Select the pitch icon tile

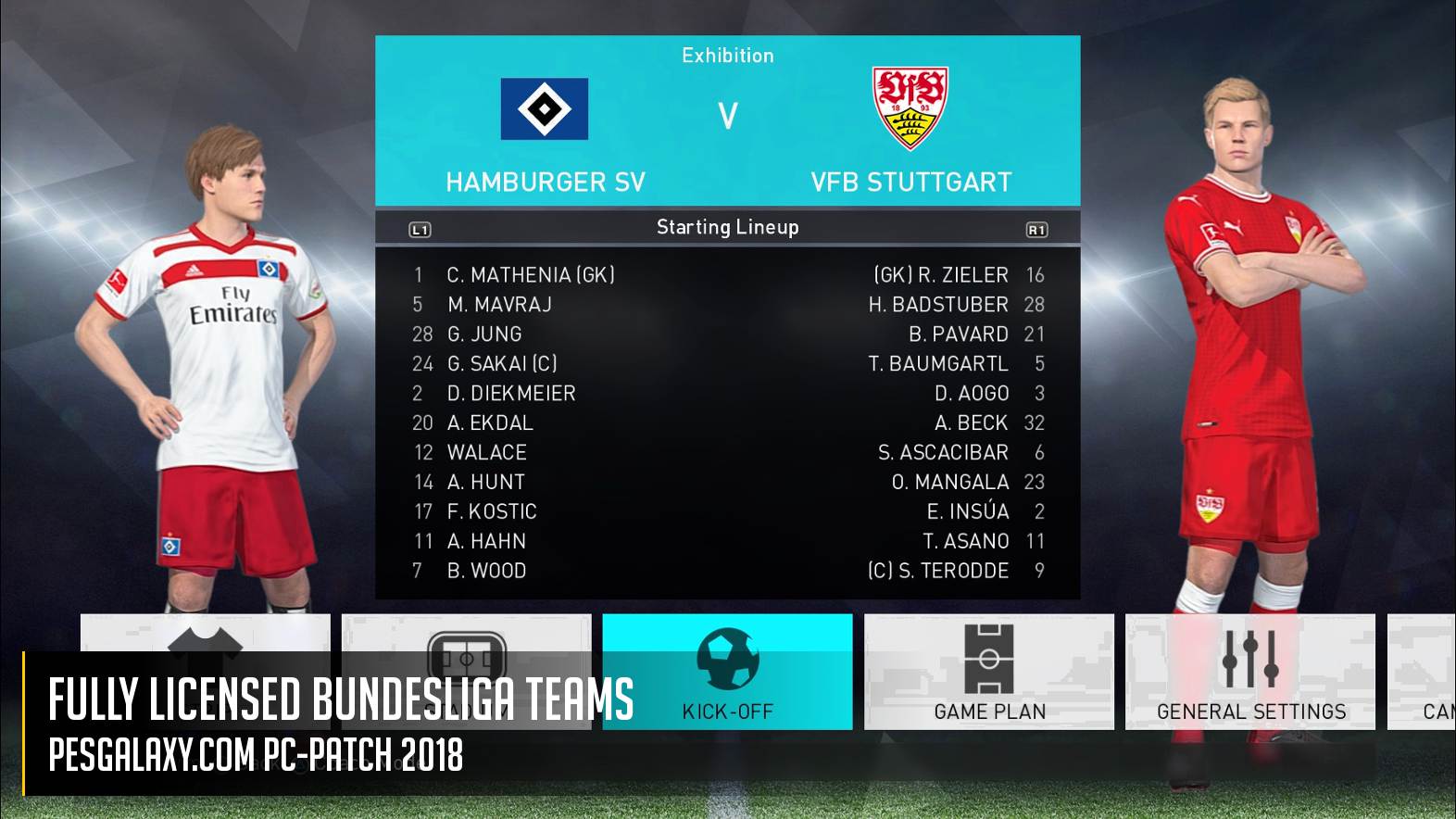466,634
